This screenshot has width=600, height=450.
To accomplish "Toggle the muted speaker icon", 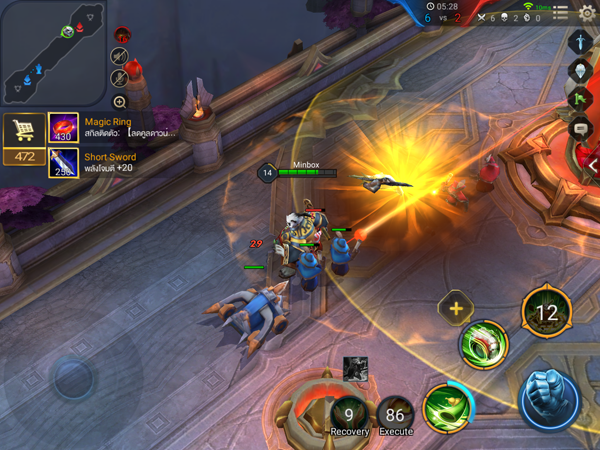I will (x=120, y=56).
